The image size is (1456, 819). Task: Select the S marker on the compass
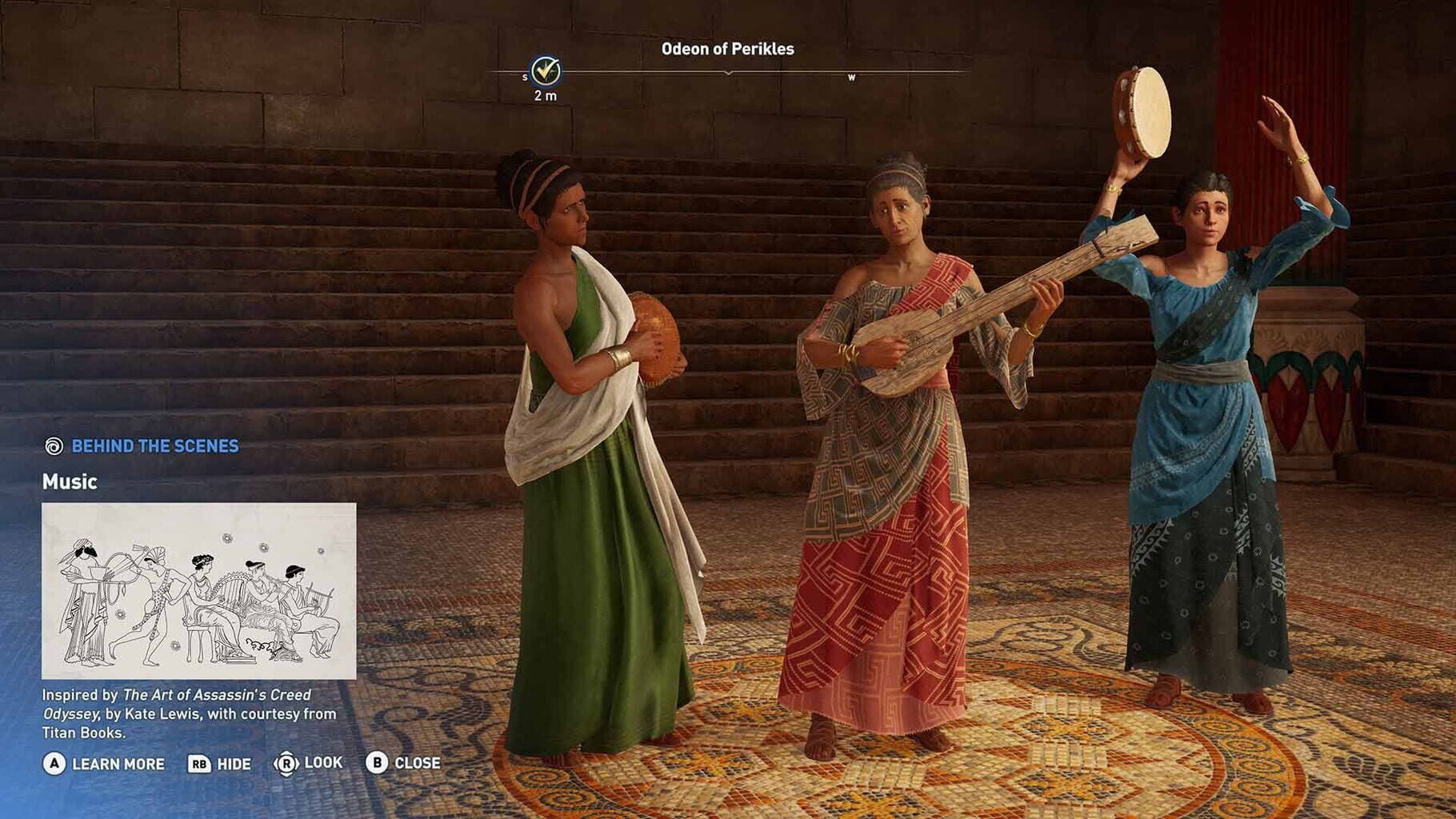526,77
